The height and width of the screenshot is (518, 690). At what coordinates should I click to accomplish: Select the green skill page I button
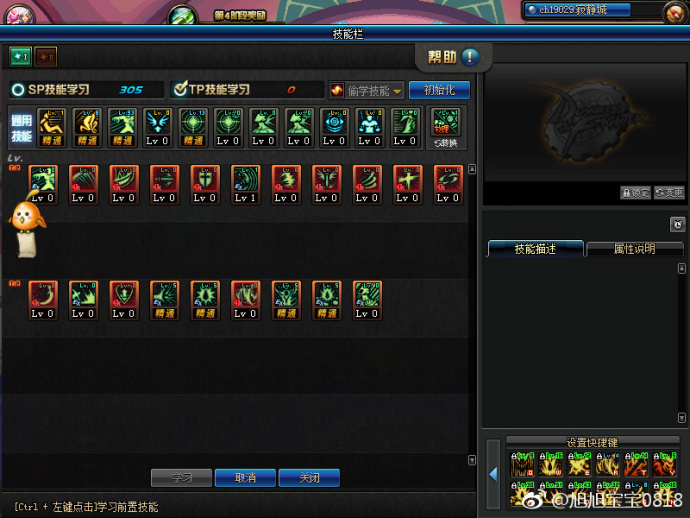pyautogui.click(x=21, y=56)
